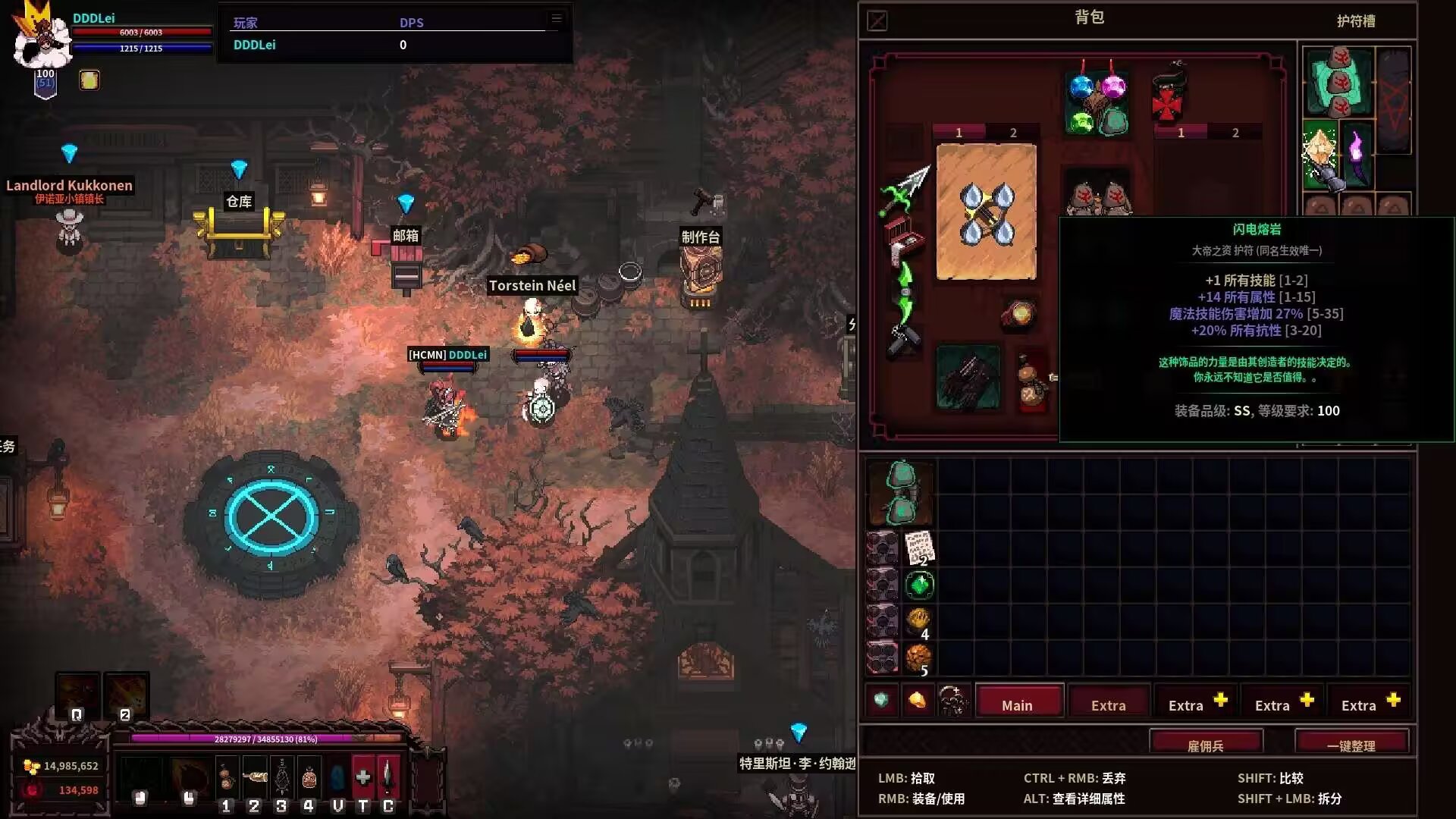
Task: Close the backpack panel with the X button
Action: 877,20
